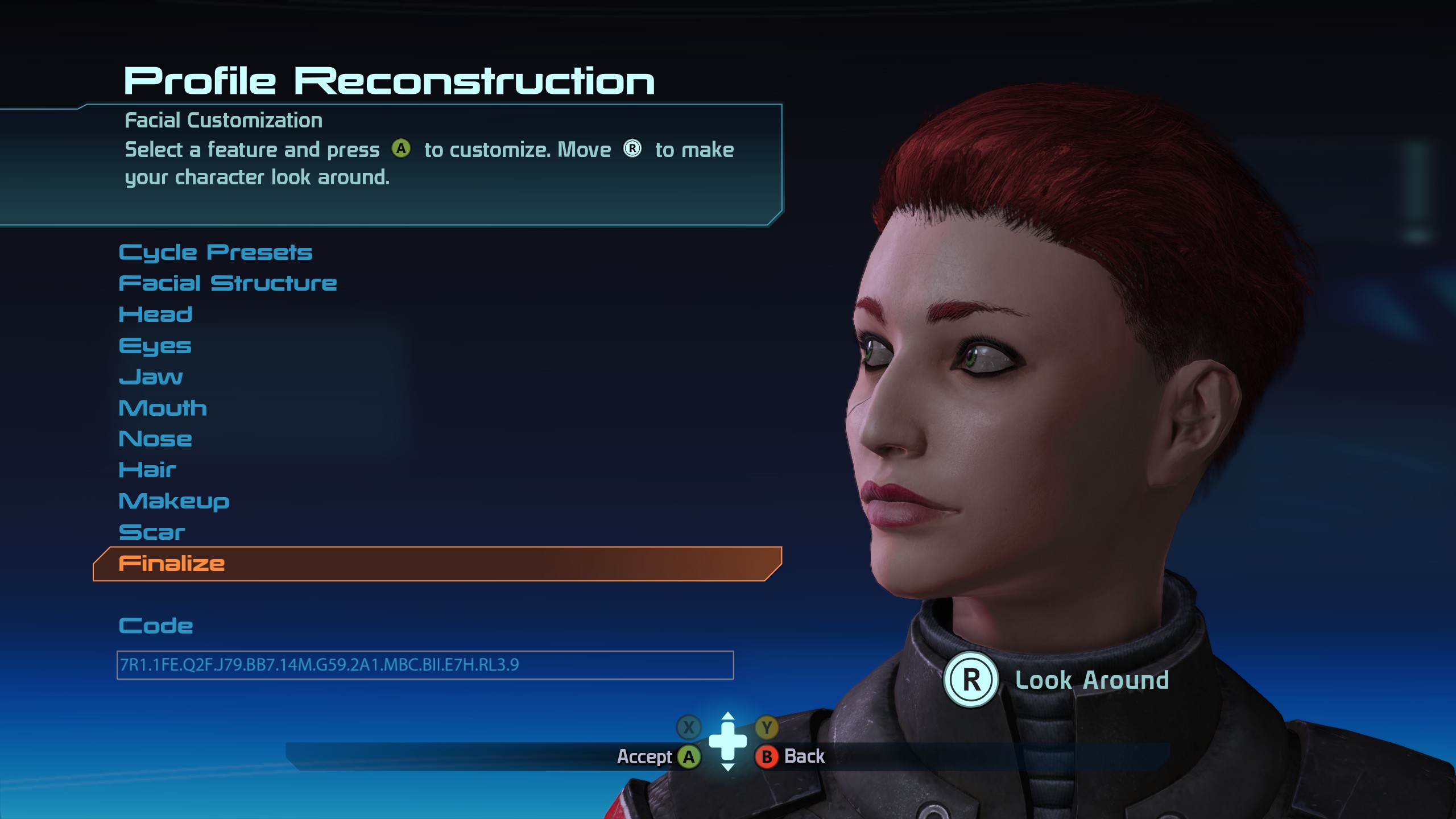This screenshot has width=1456, height=819.
Task: Select the Scar option
Action: (152, 532)
